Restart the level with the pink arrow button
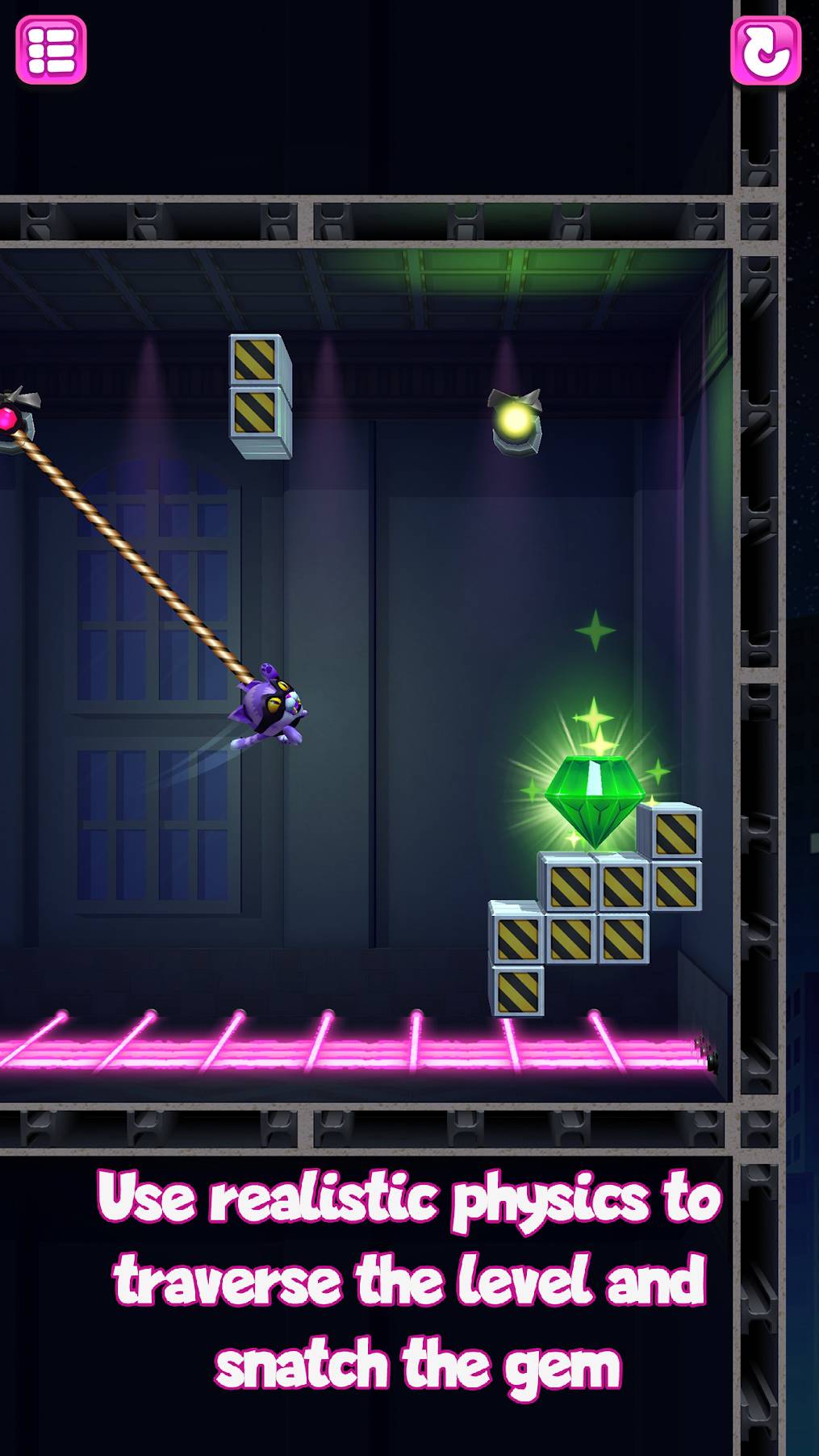This screenshot has width=819, height=1456. coord(765,50)
